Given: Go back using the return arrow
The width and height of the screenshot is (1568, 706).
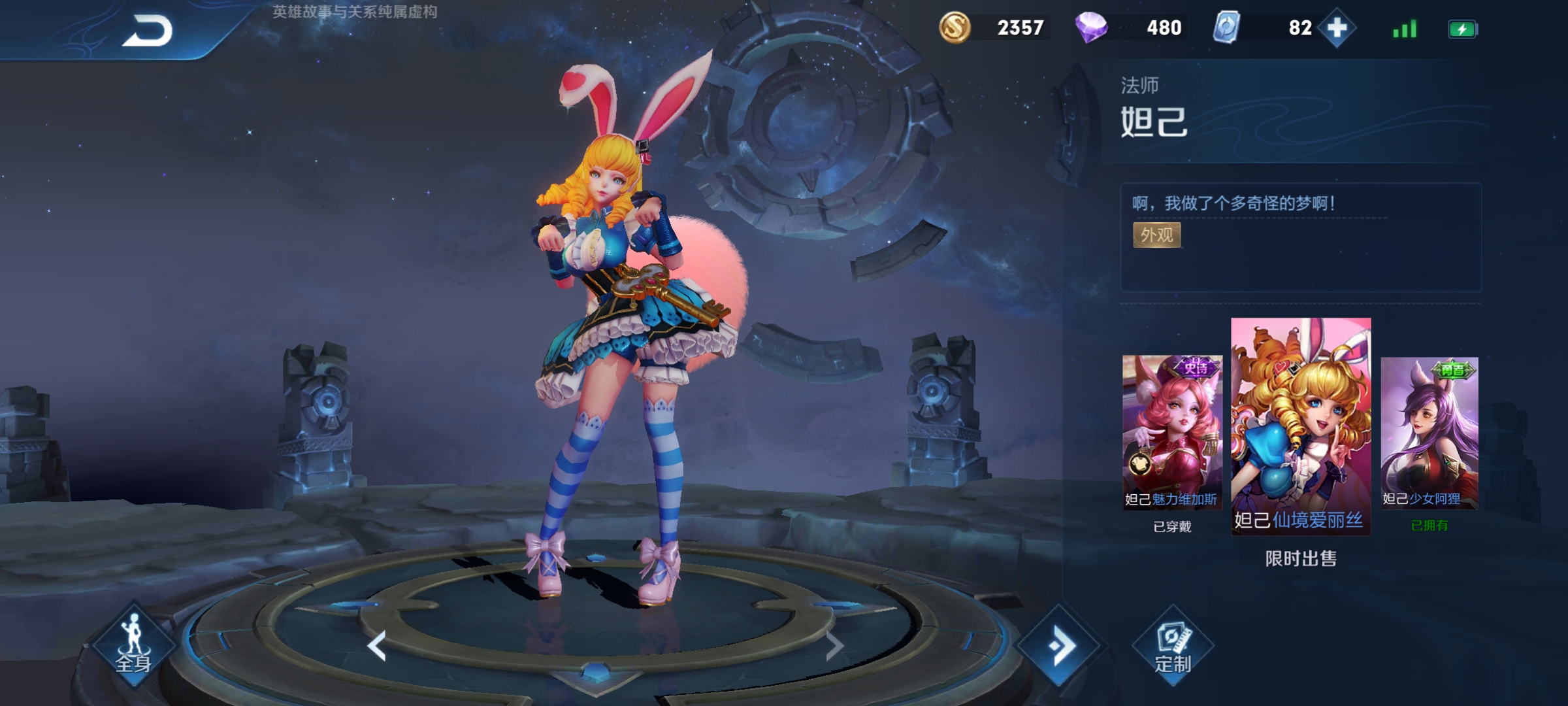Looking at the screenshot, I should [x=148, y=31].
